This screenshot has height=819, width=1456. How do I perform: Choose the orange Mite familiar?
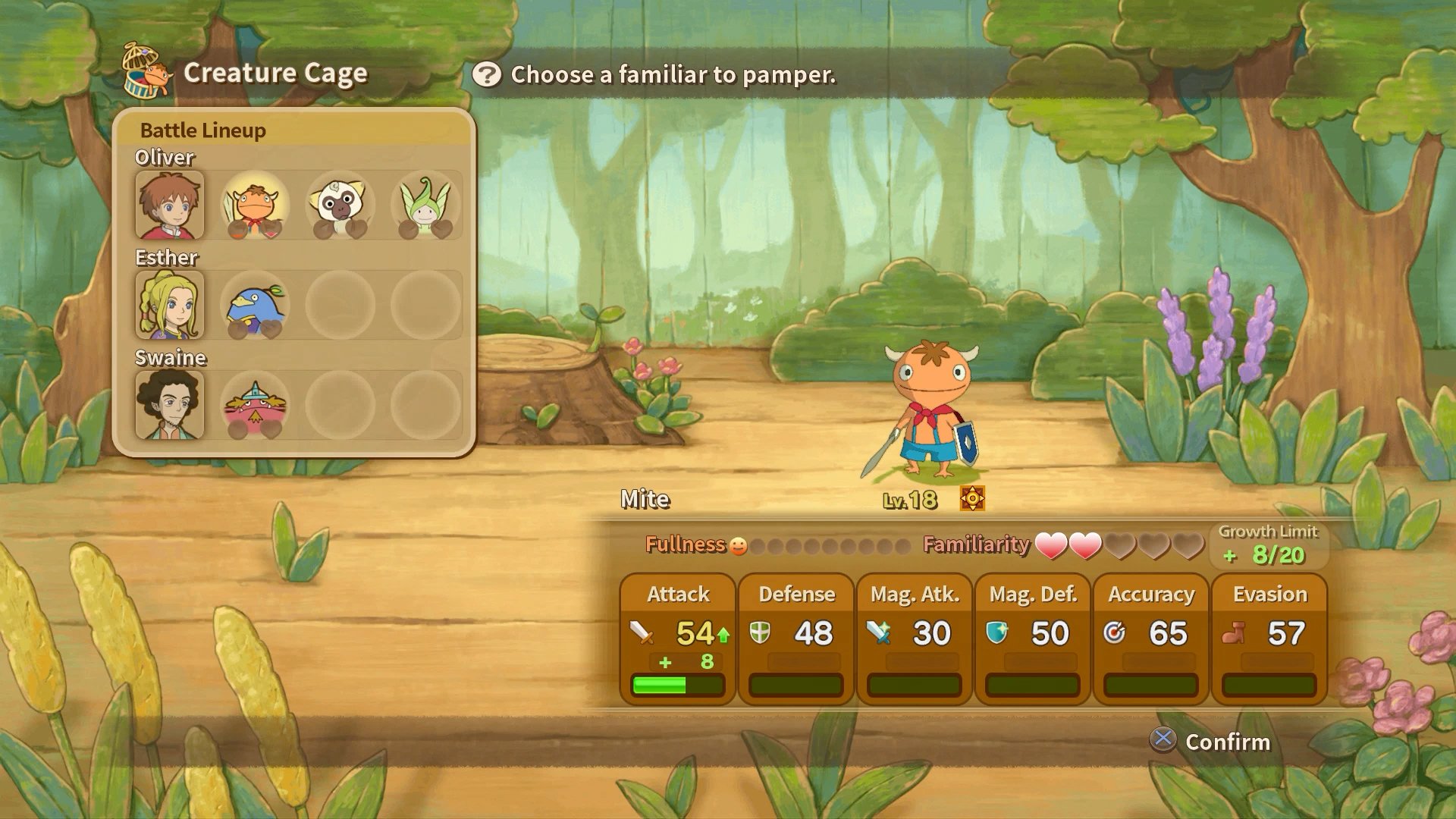(255, 205)
